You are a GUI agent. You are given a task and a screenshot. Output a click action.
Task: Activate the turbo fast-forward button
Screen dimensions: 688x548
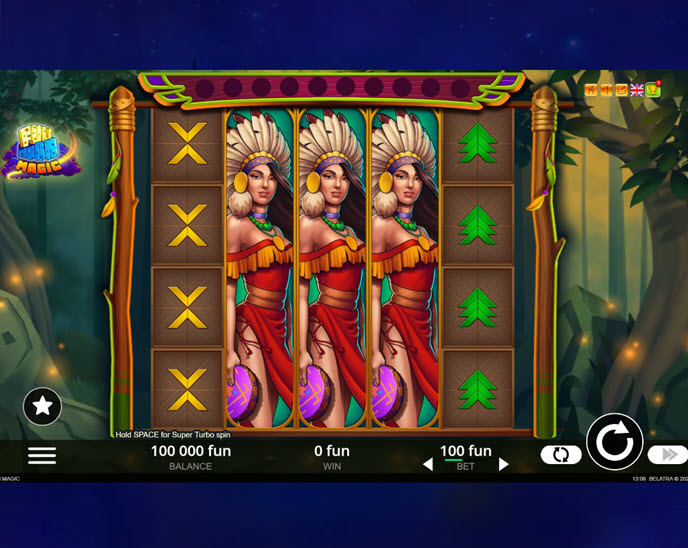pos(667,455)
